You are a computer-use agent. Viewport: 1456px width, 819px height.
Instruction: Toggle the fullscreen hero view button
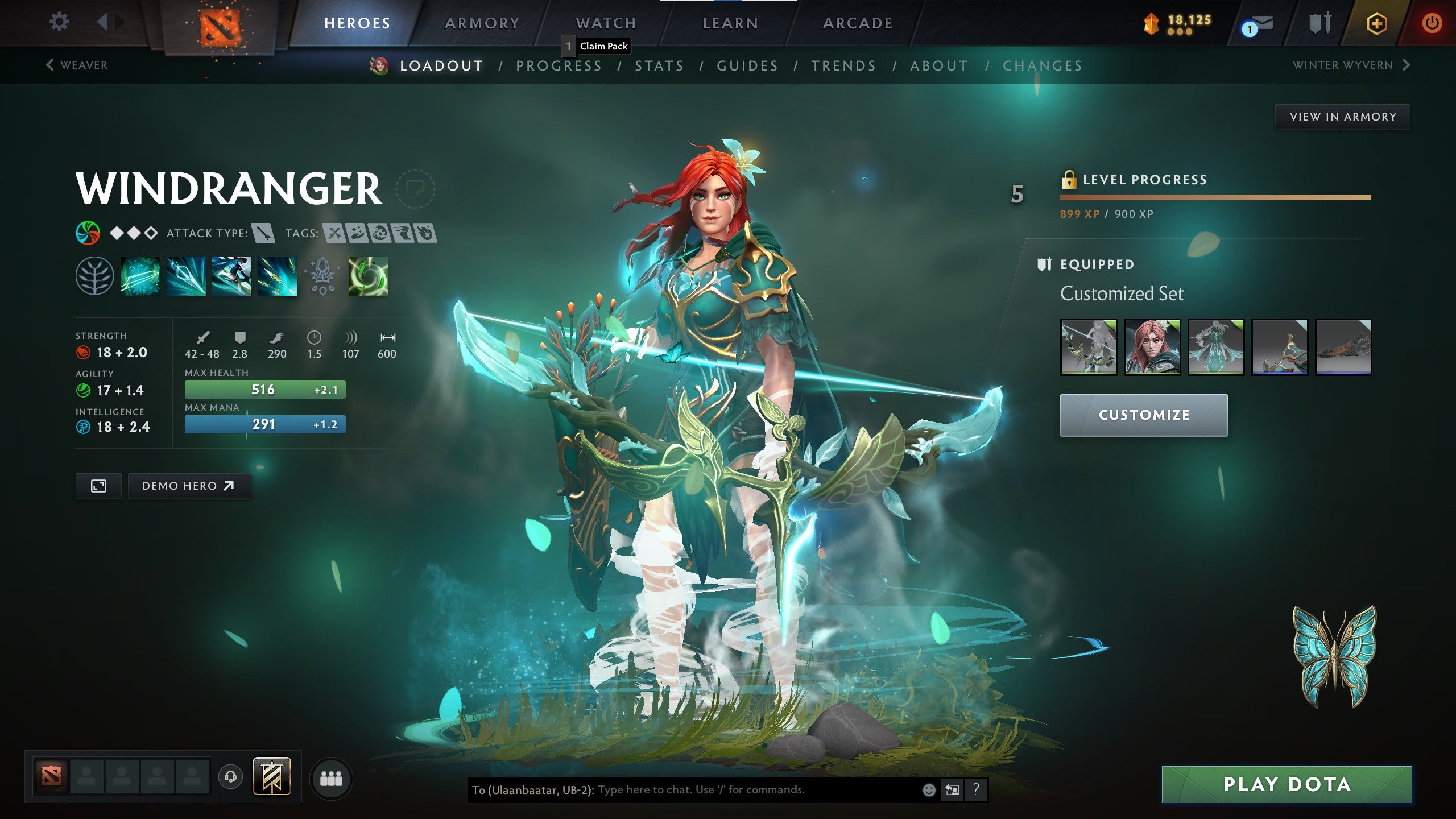pos(98,486)
